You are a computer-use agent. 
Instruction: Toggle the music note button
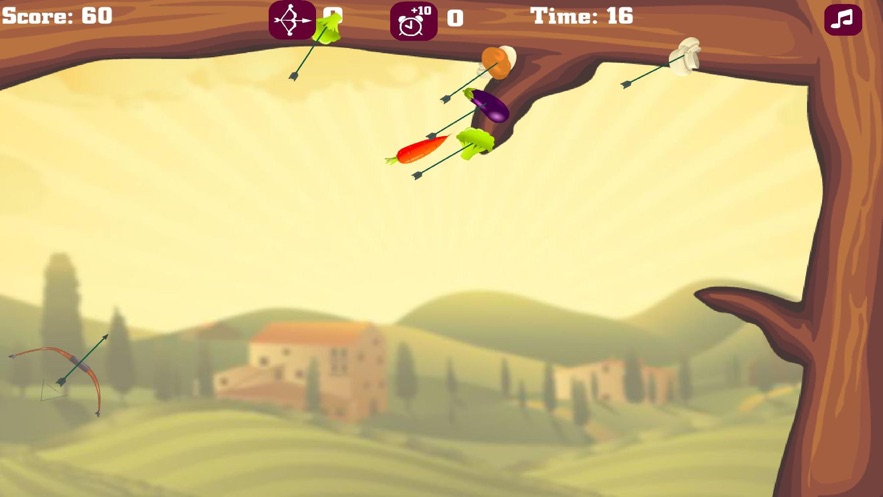[842, 19]
